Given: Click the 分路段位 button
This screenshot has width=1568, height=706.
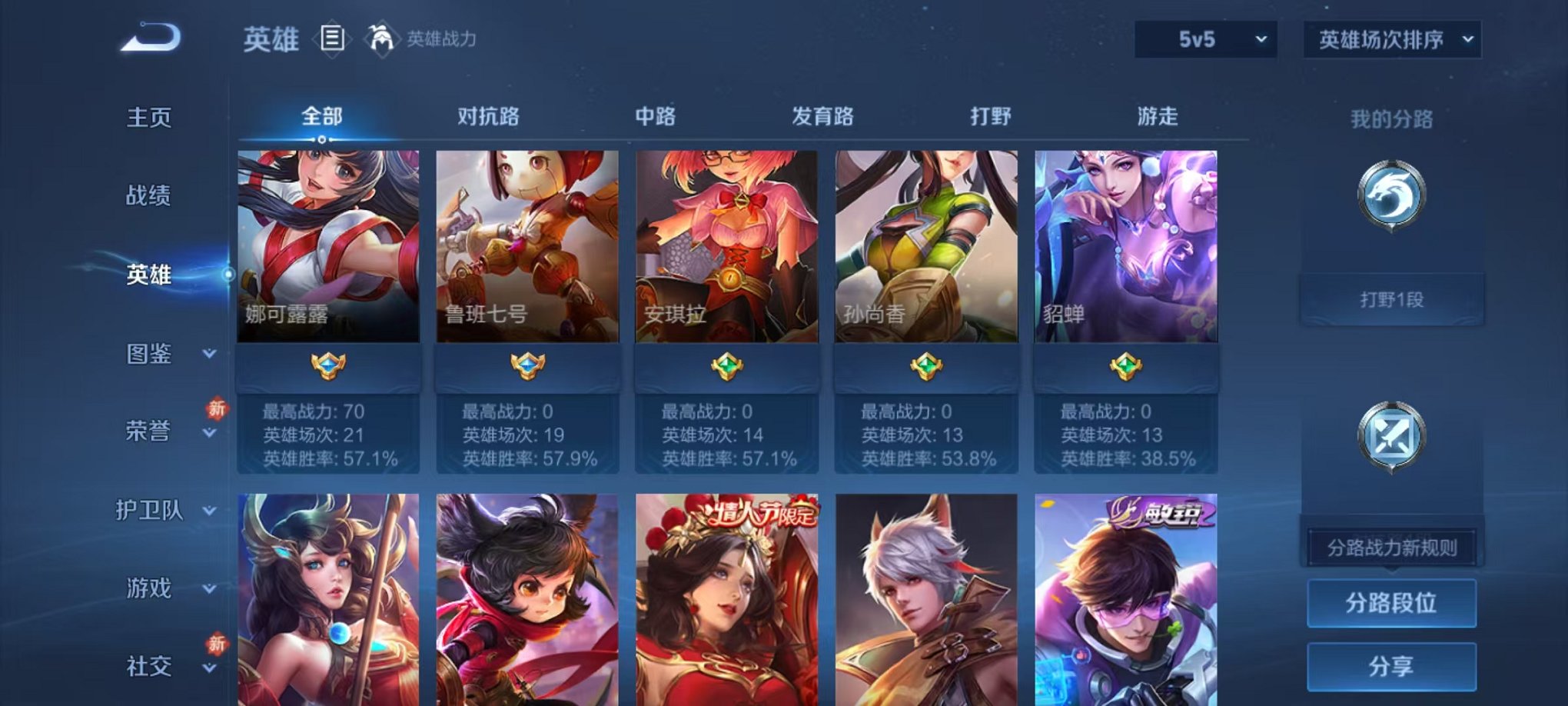Looking at the screenshot, I should pos(1393,604).
